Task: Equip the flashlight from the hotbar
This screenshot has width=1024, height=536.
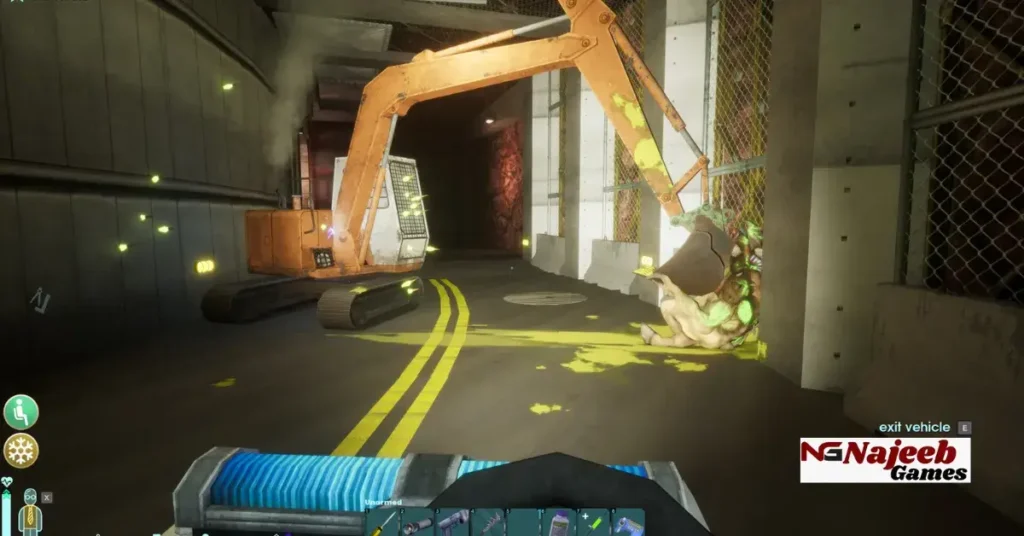Action: (x=417, y=522)
